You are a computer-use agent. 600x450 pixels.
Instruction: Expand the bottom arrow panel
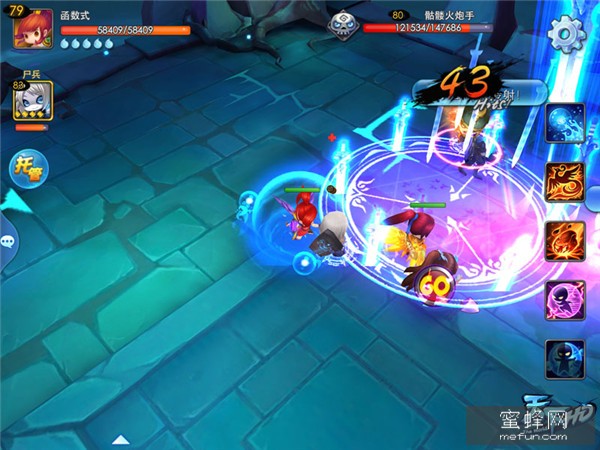[x=121, y=438]
